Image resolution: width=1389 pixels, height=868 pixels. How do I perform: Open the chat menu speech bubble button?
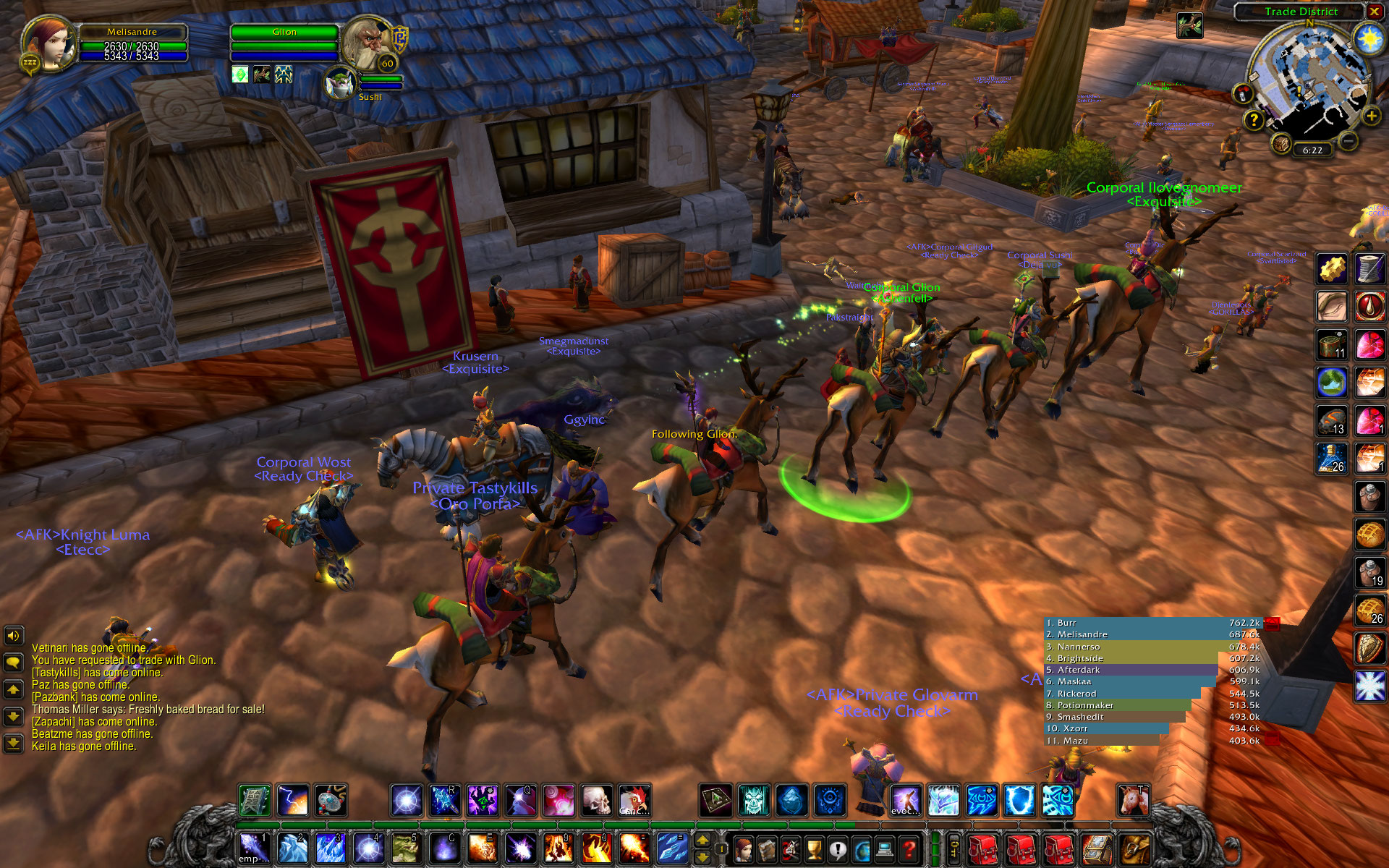click(x=13, y=662)
